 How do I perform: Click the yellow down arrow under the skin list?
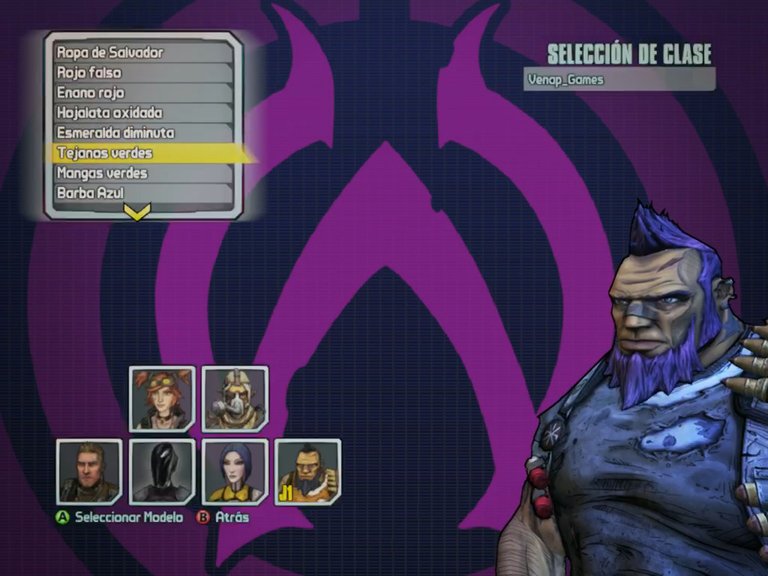pyautogui.click(x=137, y=211)
